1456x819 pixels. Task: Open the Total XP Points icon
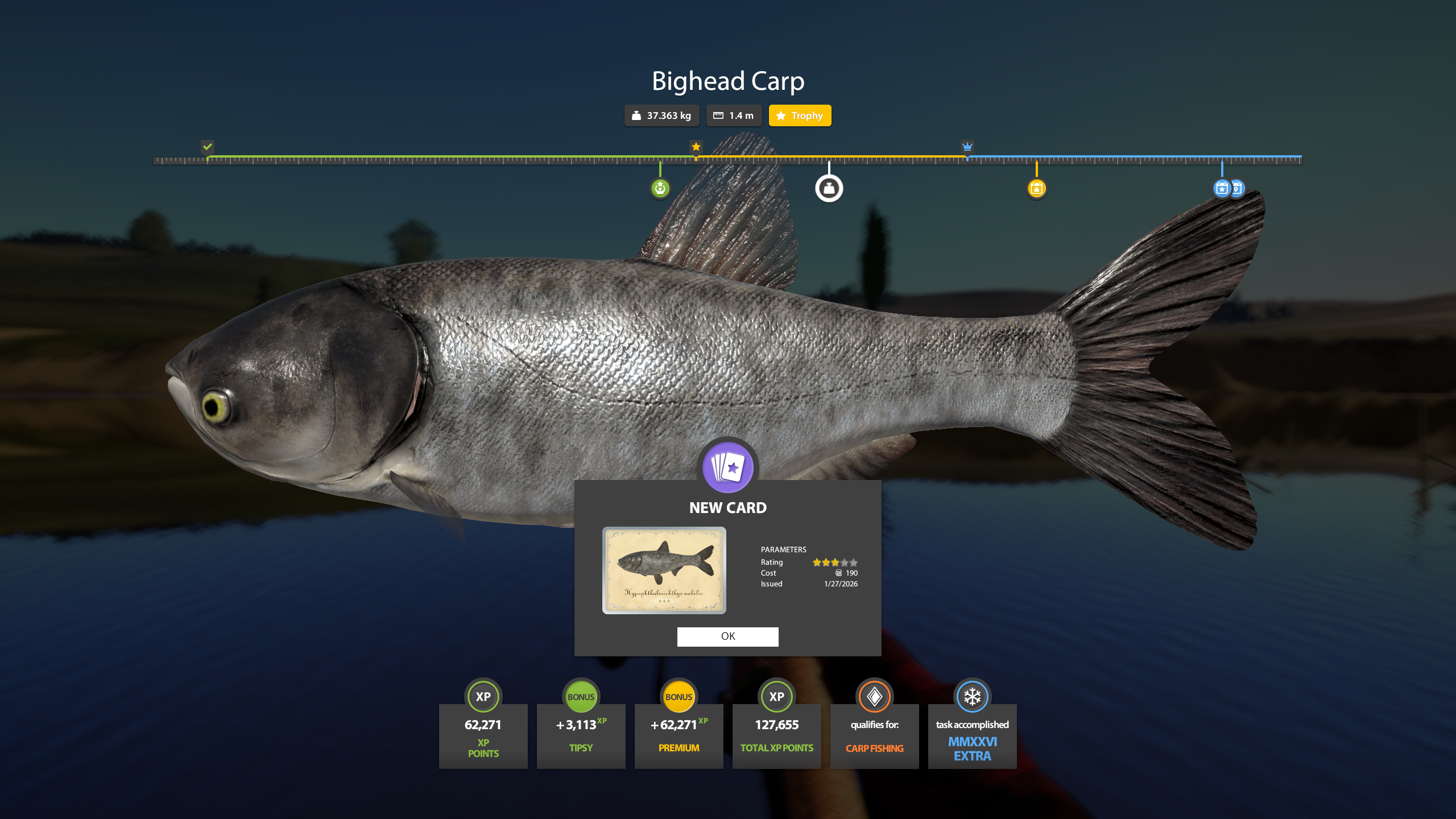(x=776, y=696)
